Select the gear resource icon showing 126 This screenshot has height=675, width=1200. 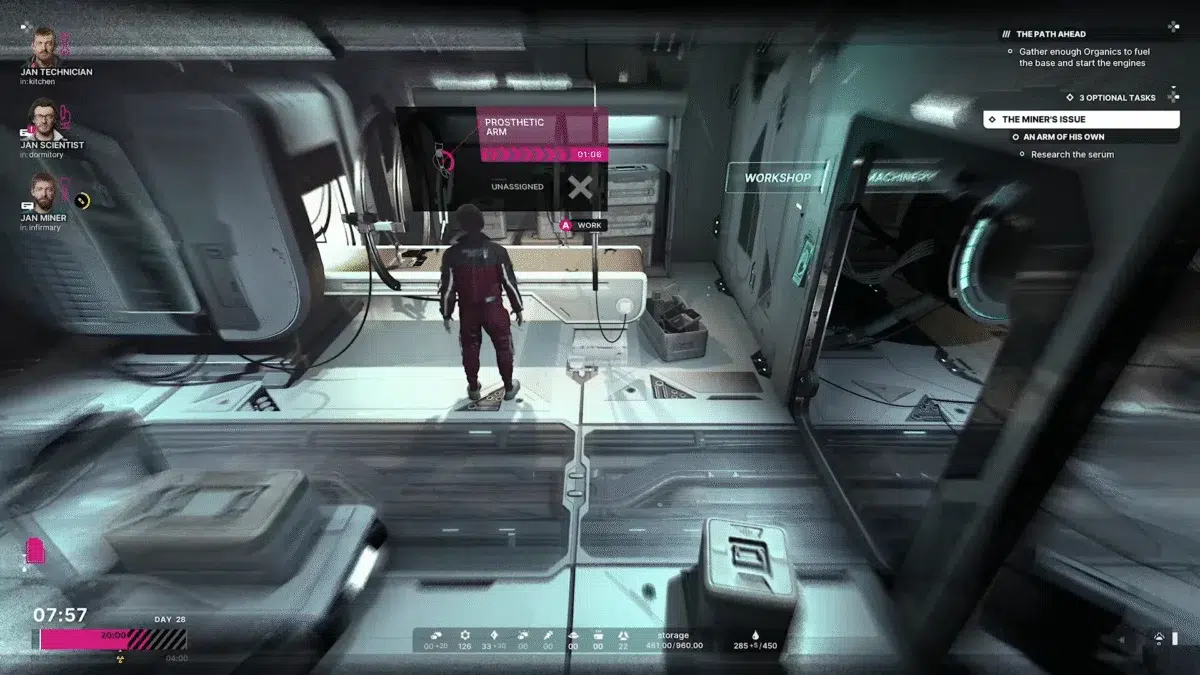click(464, 635)
